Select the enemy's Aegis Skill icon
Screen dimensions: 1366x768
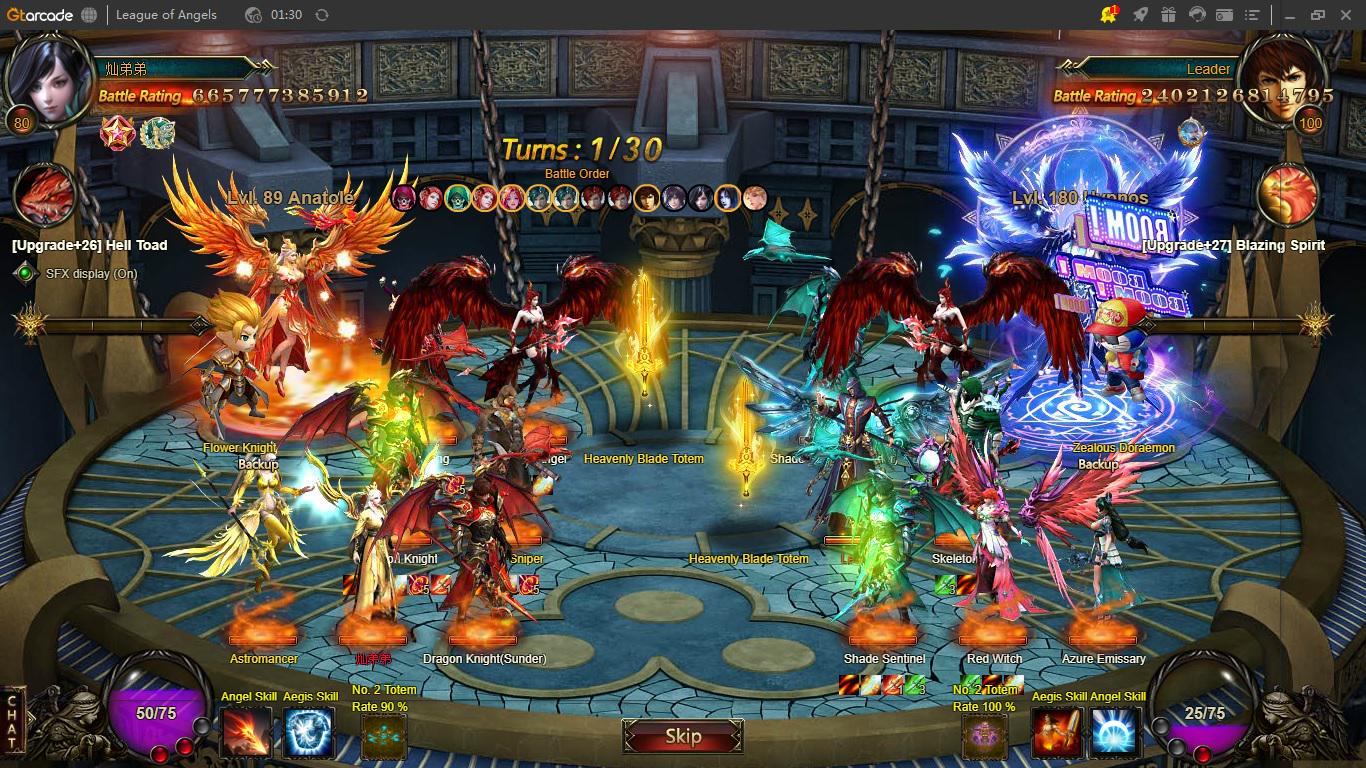[x=1057, y=732]
